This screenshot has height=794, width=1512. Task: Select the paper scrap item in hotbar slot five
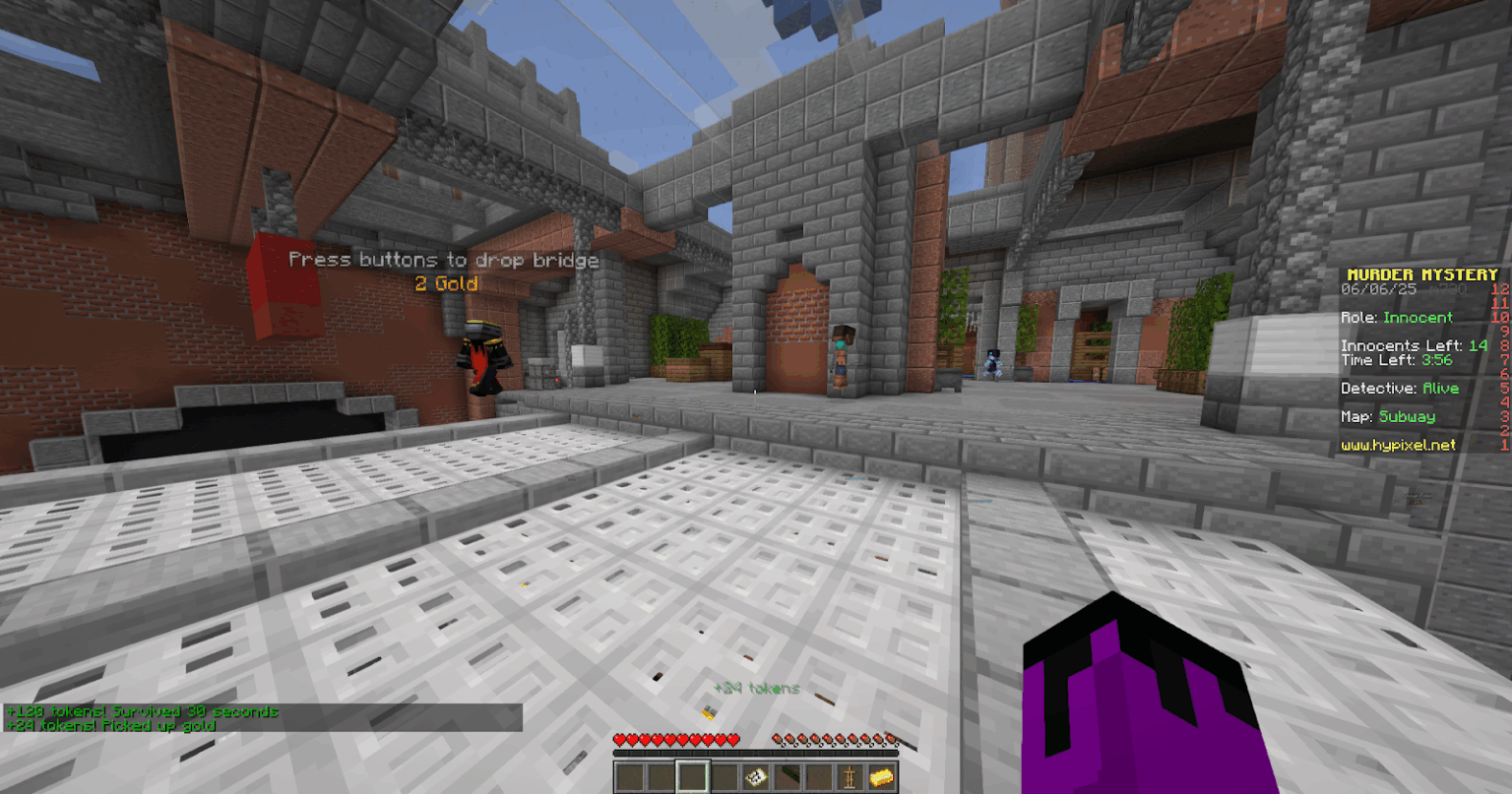point(755,776)
